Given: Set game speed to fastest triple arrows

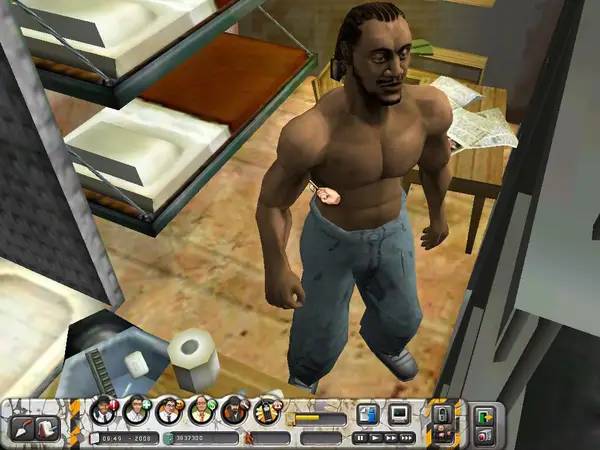Looking at the screenshot, I should click(406, 437).
